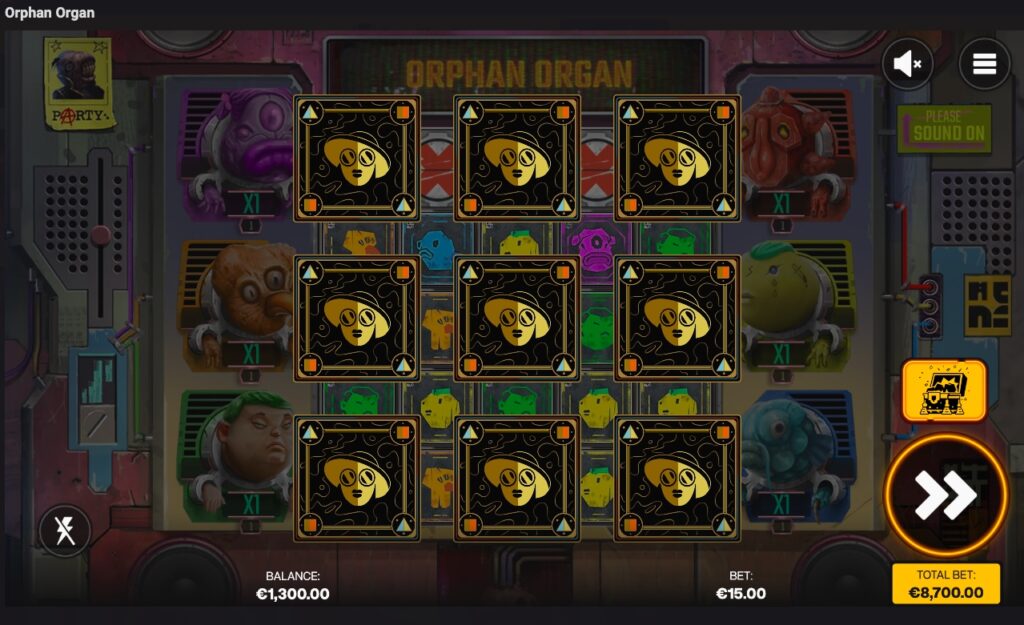The width and height of the screenshot is (1024, 625).
Task: Open the hamburger menu
Action: point(984,64)
